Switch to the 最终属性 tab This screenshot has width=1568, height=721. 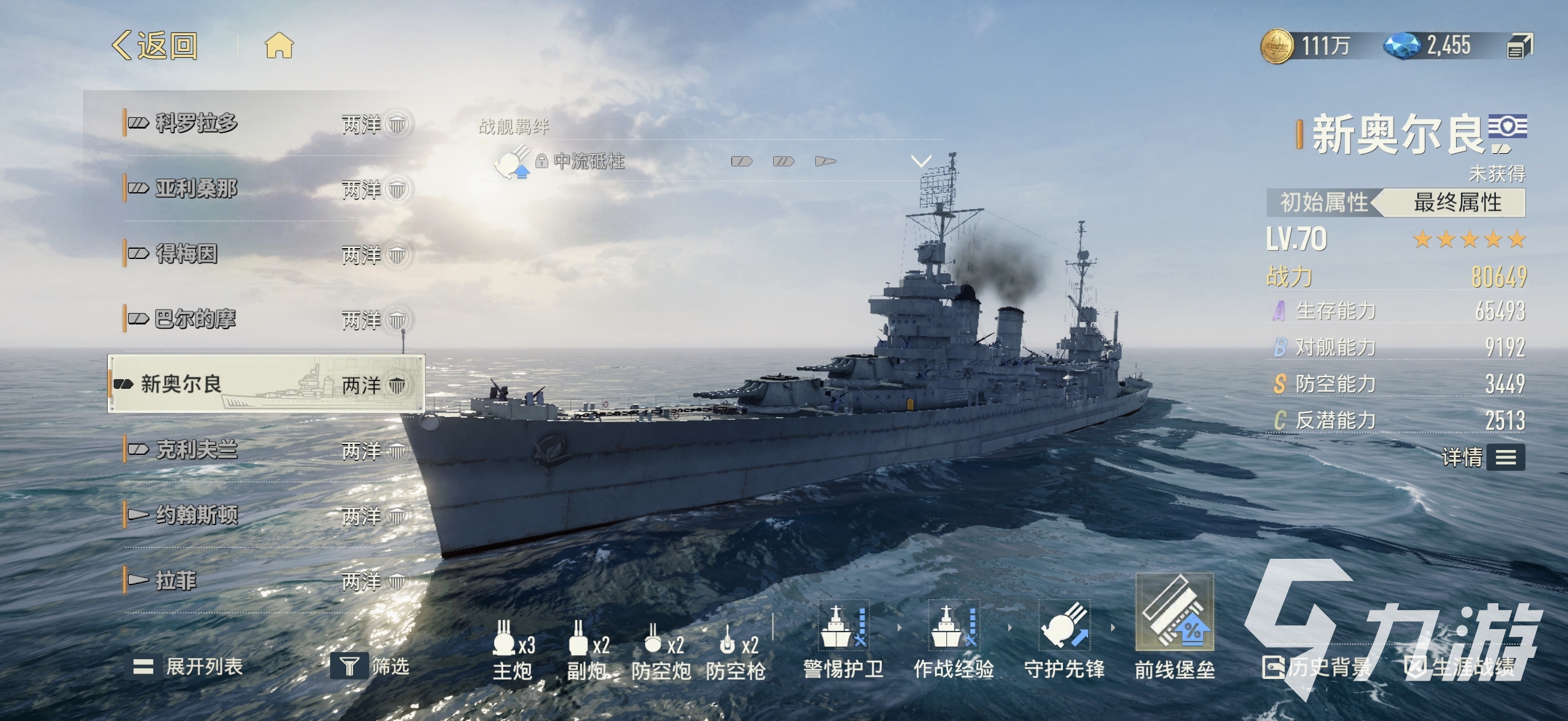point(1457,202)
